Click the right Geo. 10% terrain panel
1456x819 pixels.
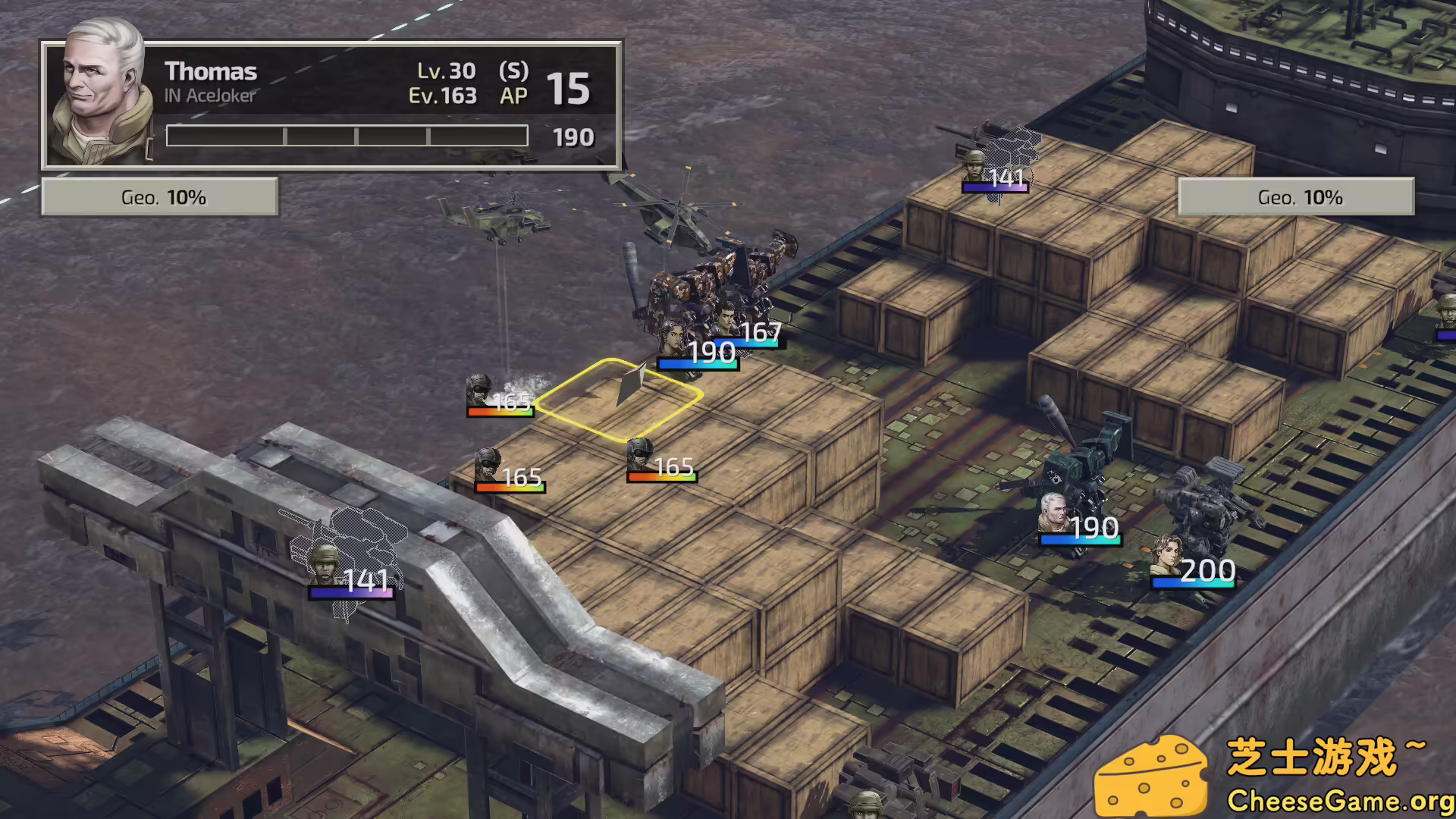click(1296, 196)
